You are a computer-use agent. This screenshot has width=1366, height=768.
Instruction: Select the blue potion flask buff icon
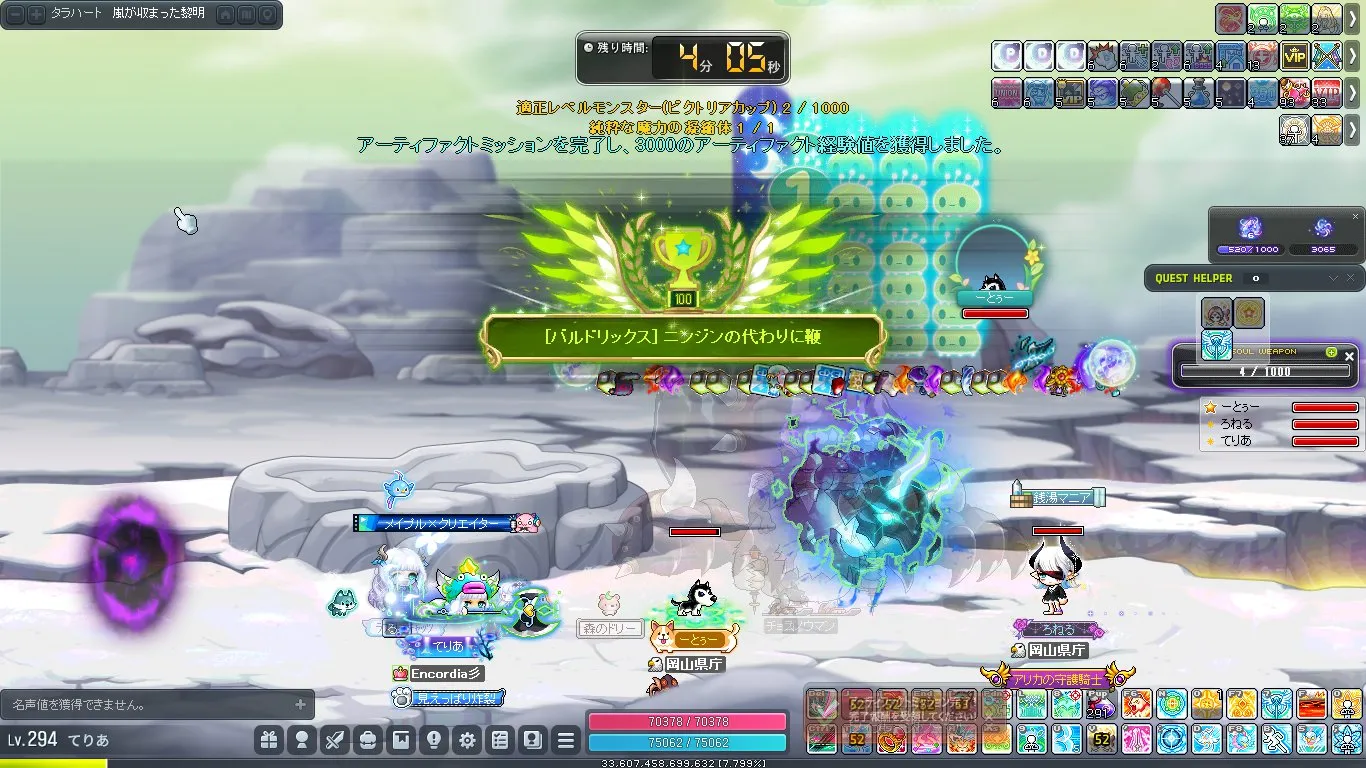pos(1199,93)
